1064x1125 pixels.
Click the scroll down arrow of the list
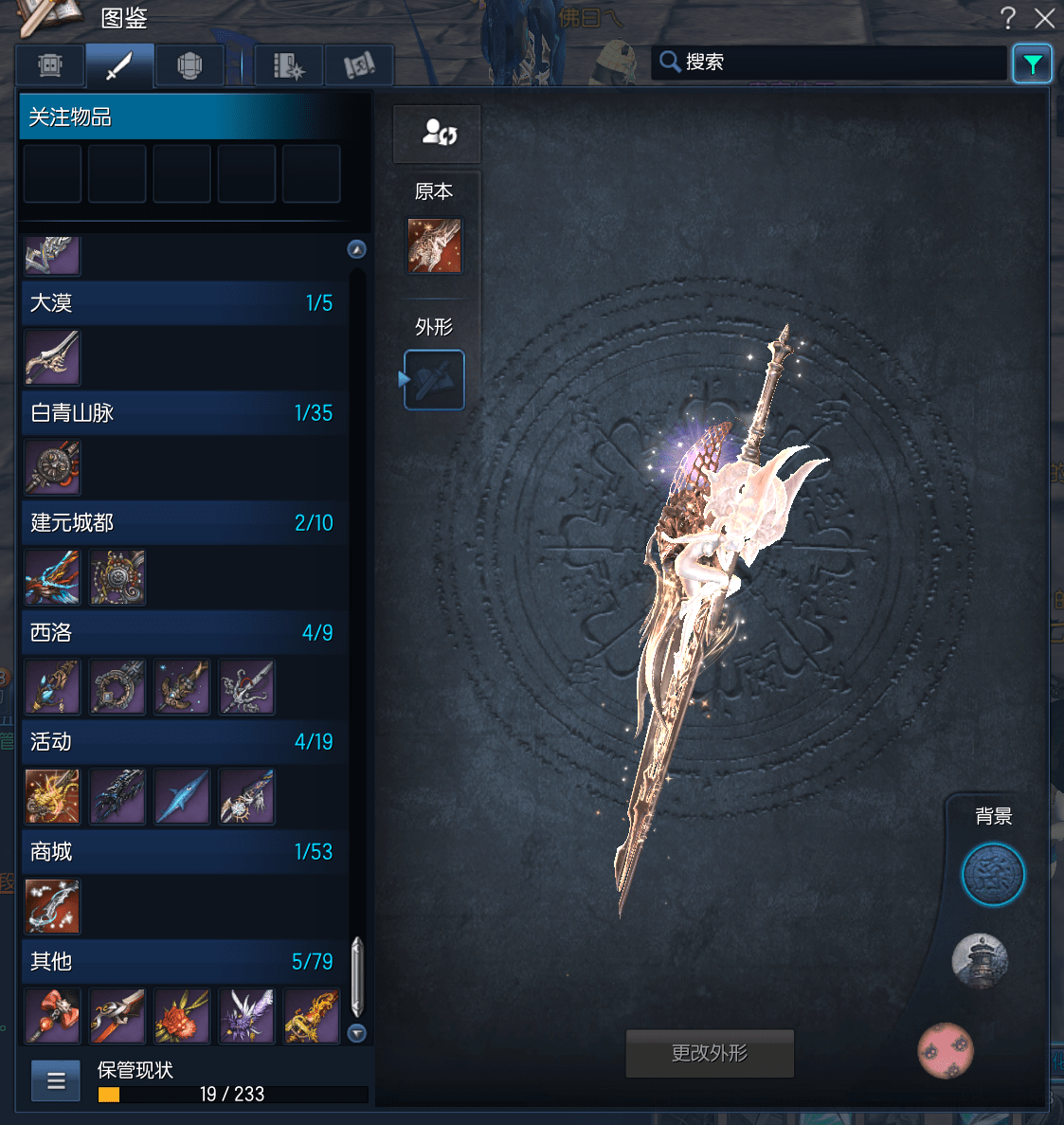click(357, 1033)
